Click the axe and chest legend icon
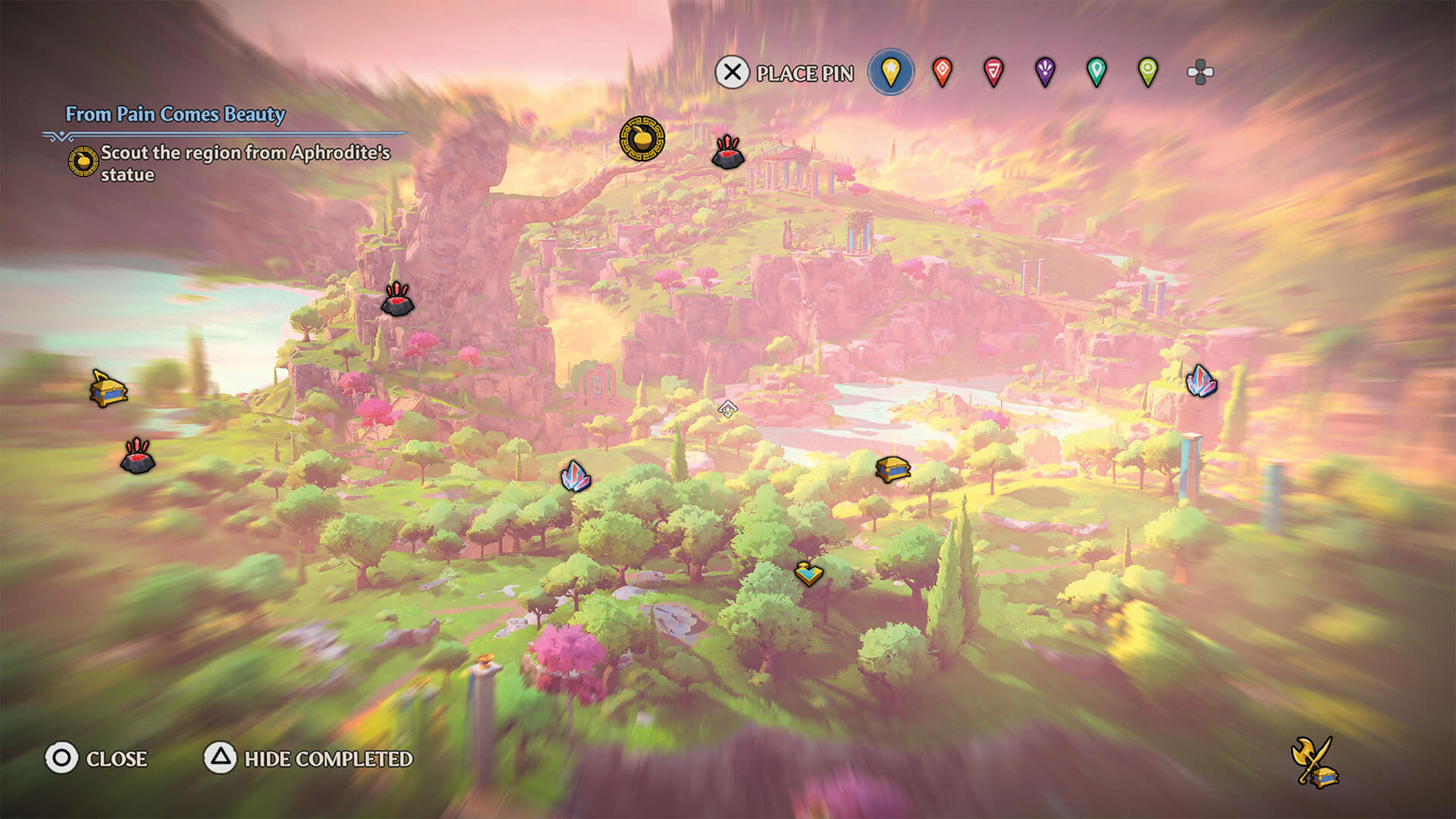 pyautogui.click(x=1314, y=762)
